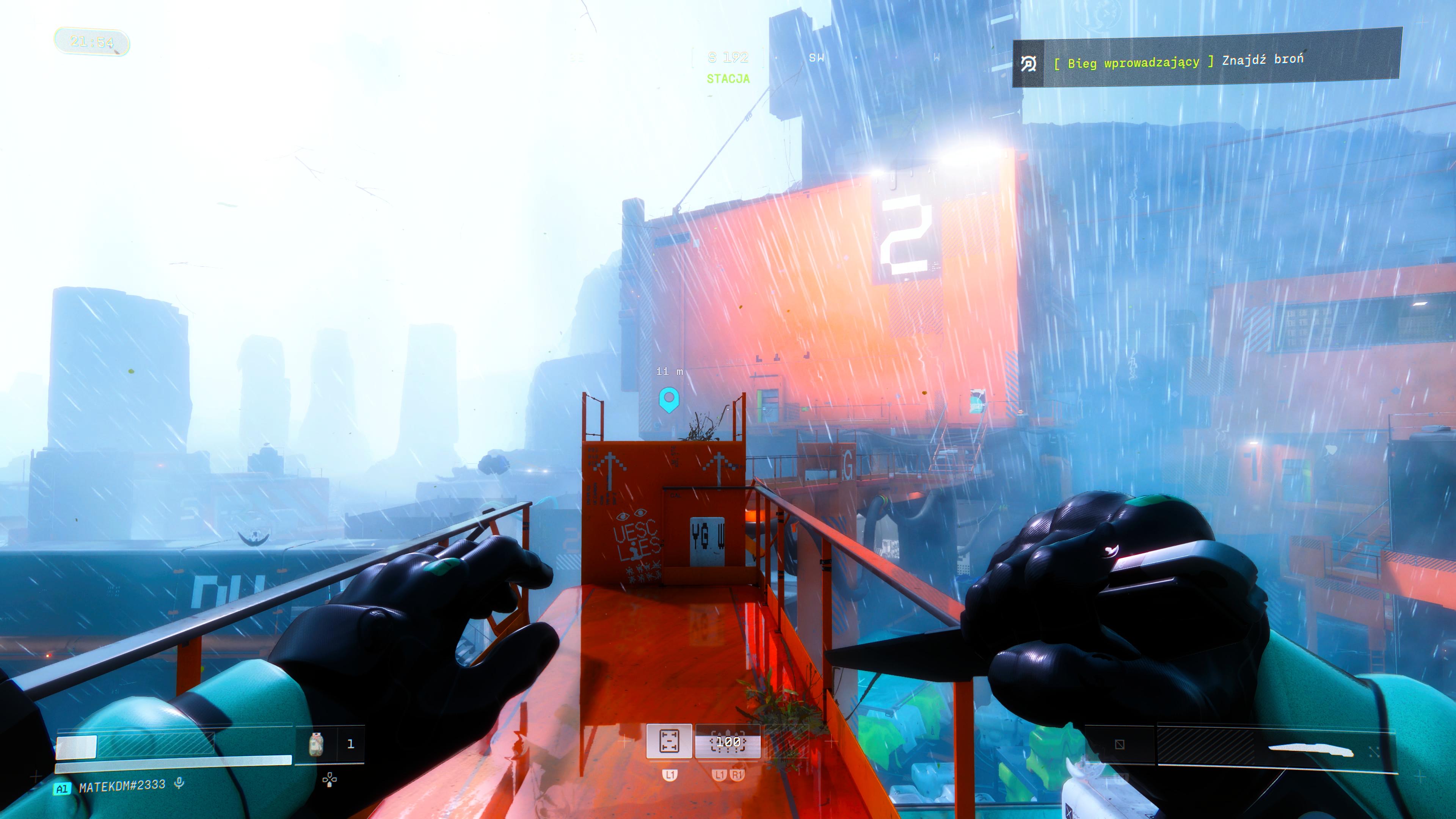Click the MATEKDM#2333 player name tag

pos(121,786)
